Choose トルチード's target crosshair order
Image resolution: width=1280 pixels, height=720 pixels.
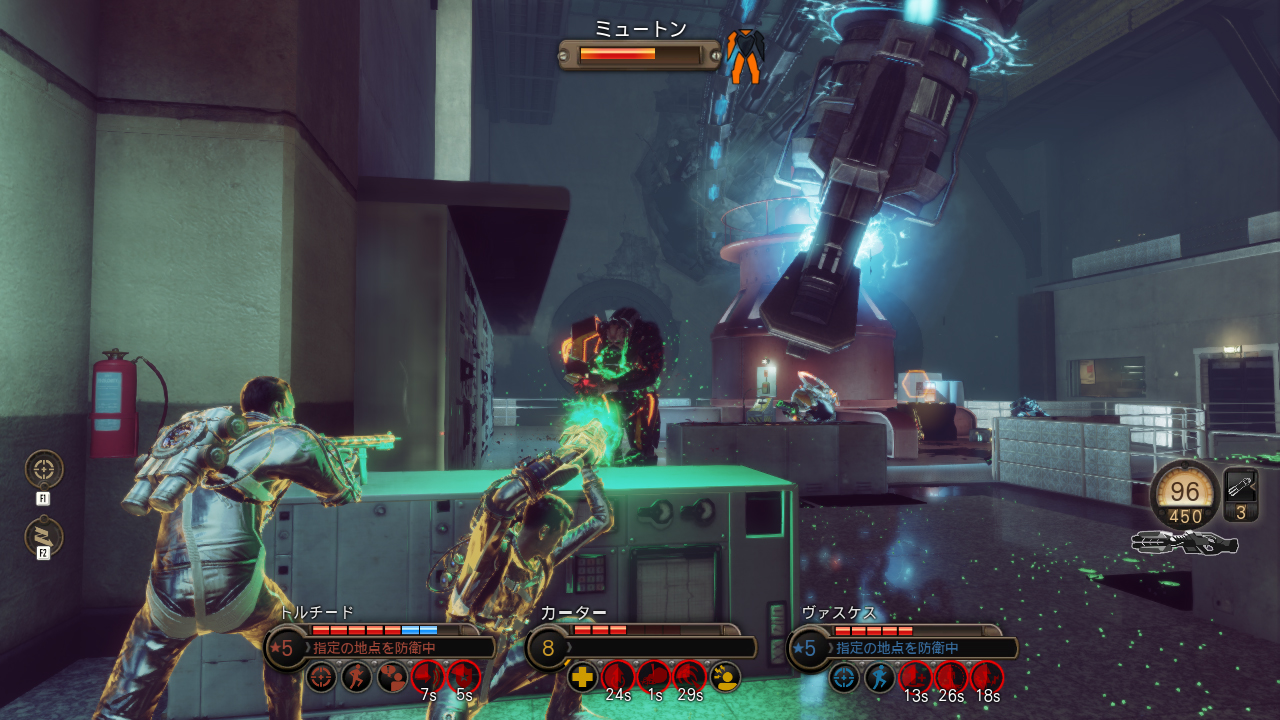tap(321, 677)
